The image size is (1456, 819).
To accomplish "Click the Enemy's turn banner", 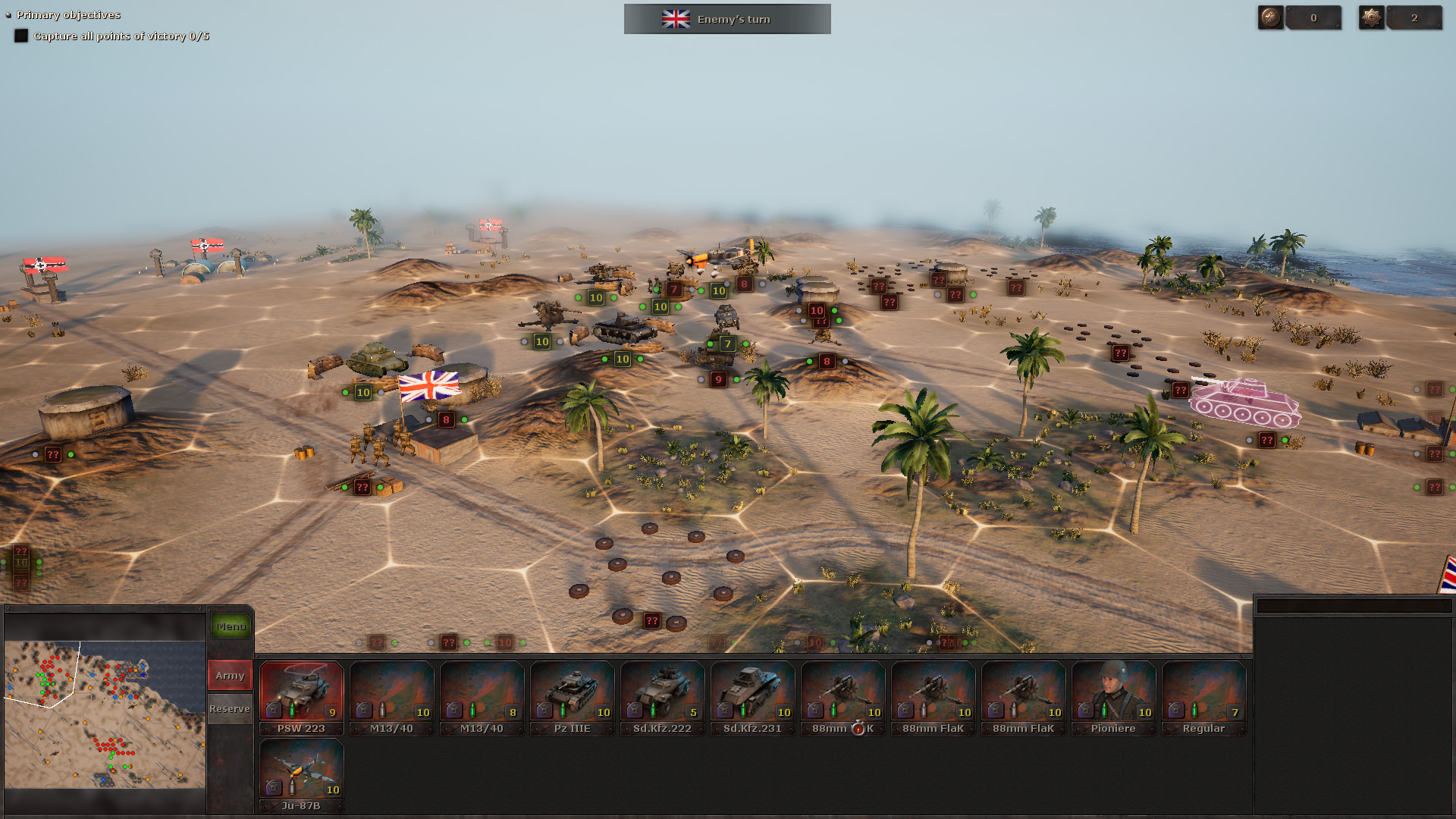I will pos(726,19).
